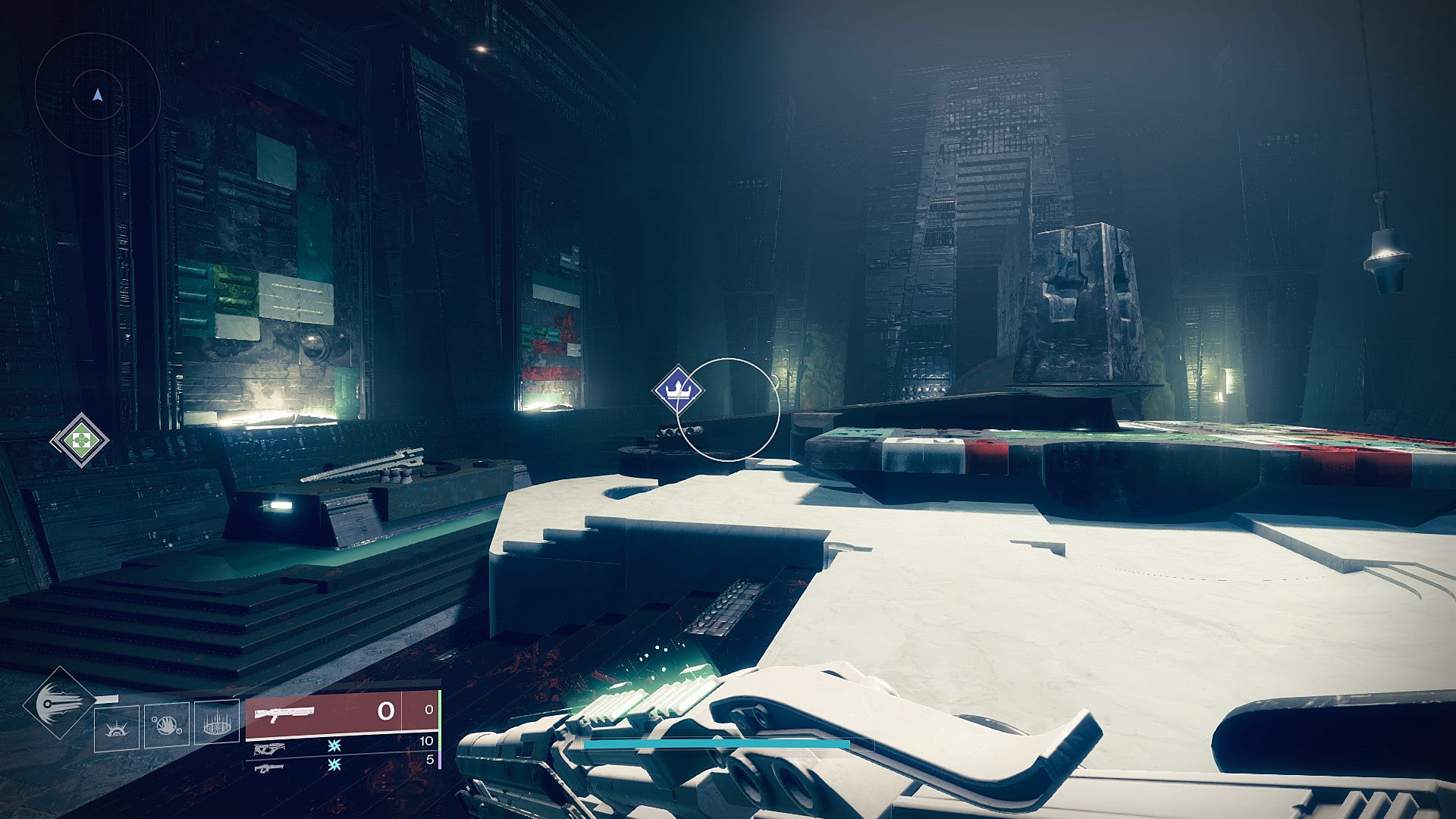Click the circular radar in the corner
Viewport: 1456px width, 819px height.
97,95
